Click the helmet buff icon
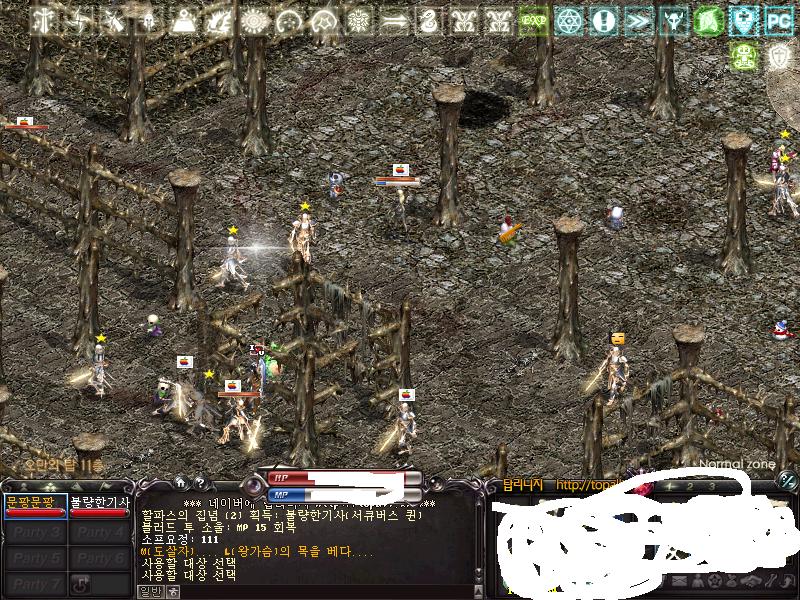Screen dimensions: 800x600 [x=150, y=20]
